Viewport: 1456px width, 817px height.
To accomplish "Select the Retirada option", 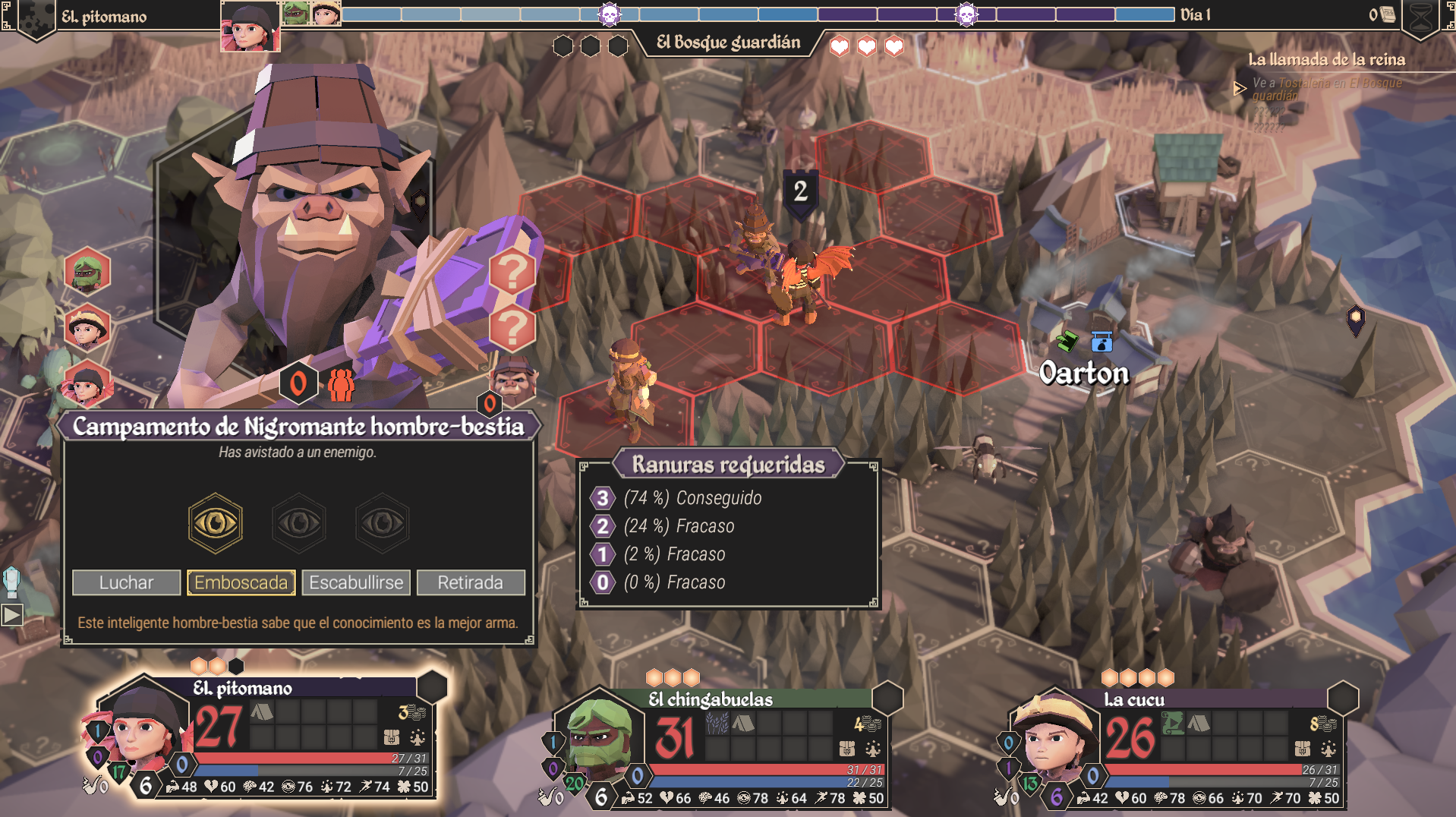I will [471, 582].
